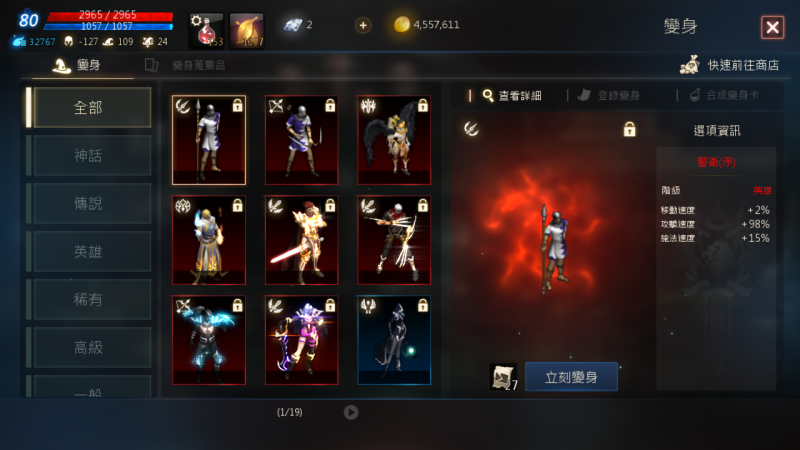Screen dimensions: 800x450
Task: Close the 變身 window with the X
Action: point(772,27)
